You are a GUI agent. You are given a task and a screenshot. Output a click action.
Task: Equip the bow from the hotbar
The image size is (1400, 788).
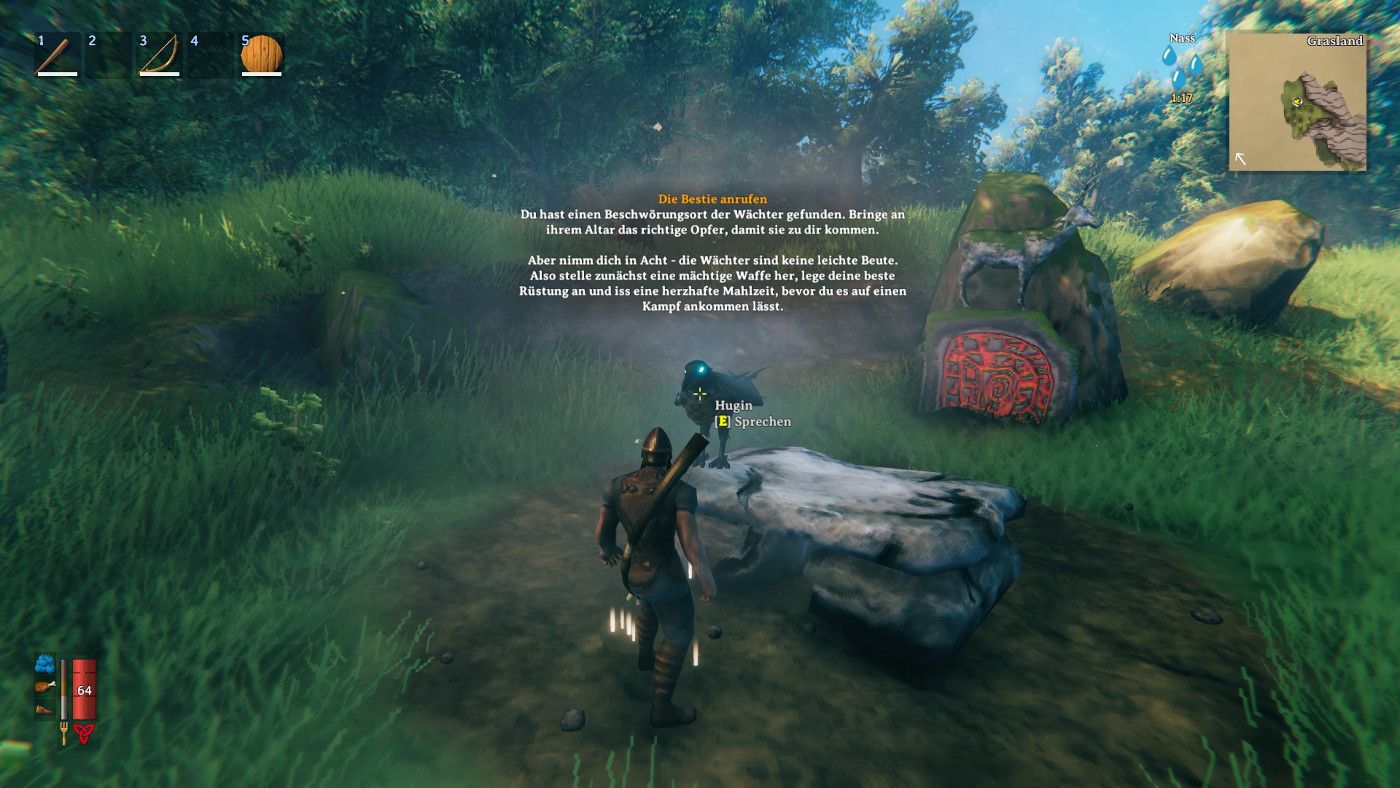[159, 55]
